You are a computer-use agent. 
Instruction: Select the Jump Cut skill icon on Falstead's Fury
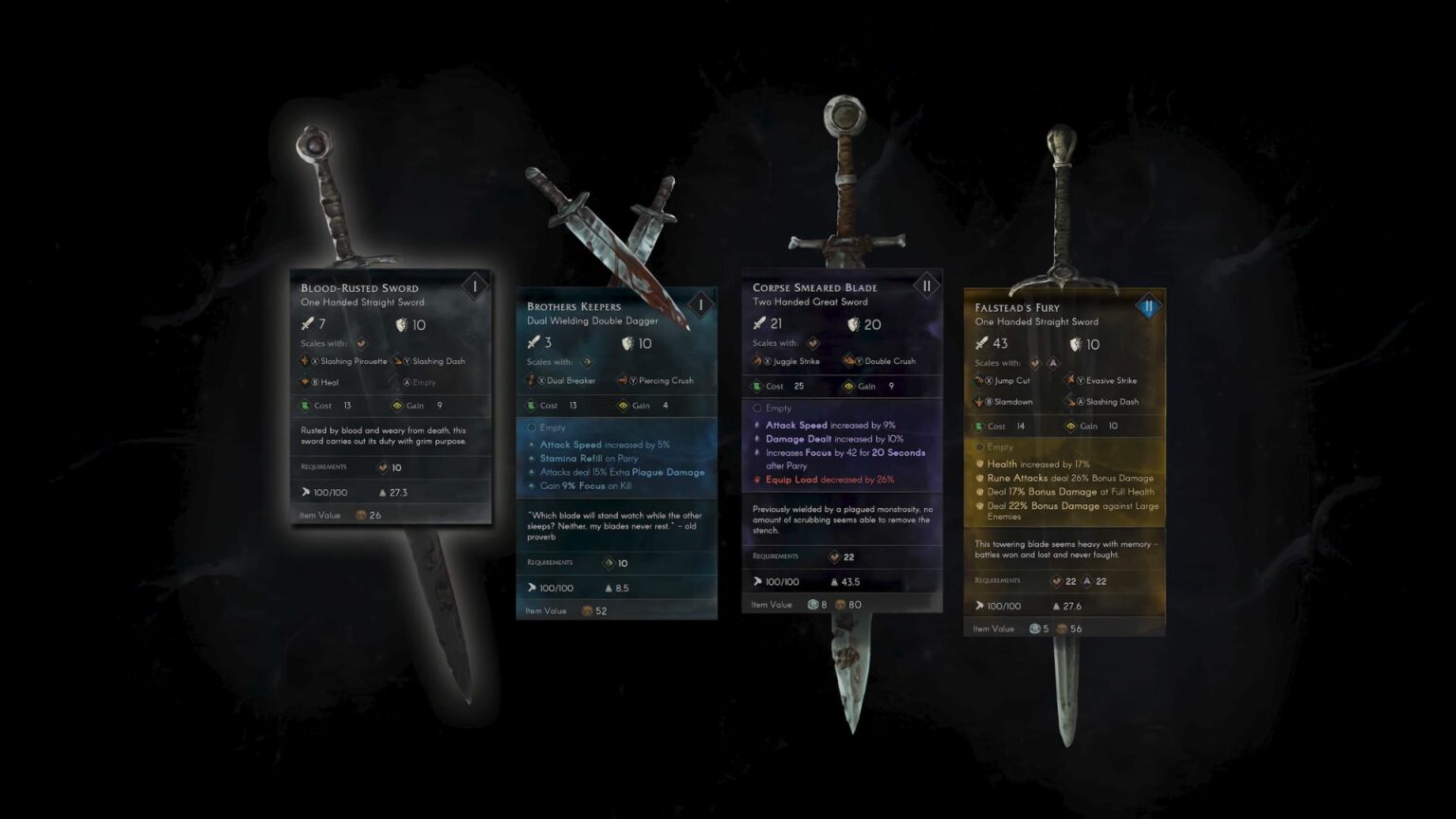pos(976,379)
